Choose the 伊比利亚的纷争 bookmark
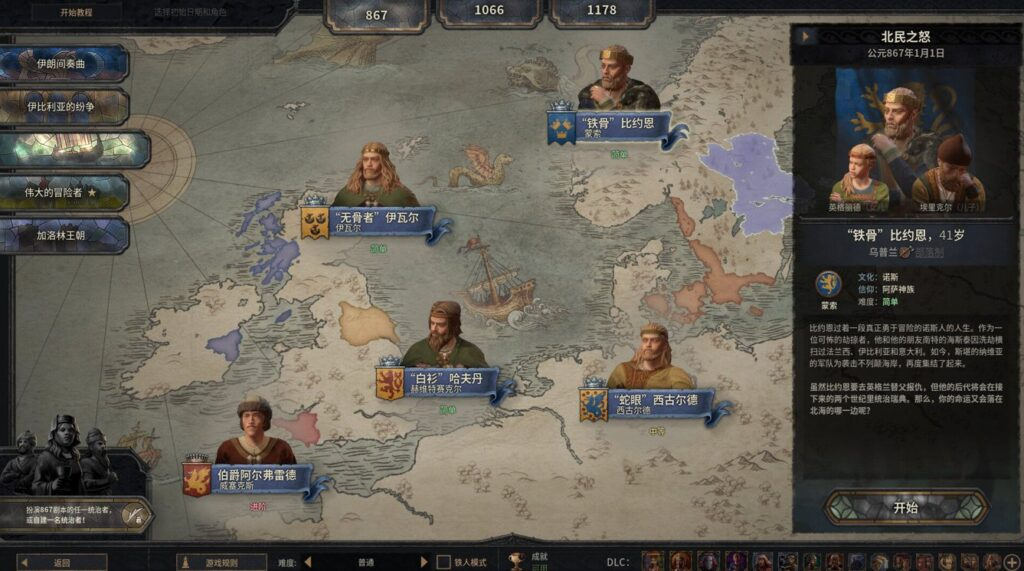Image resolution: width=1024 pixels, height=571 pixels. tap(64, 106)
